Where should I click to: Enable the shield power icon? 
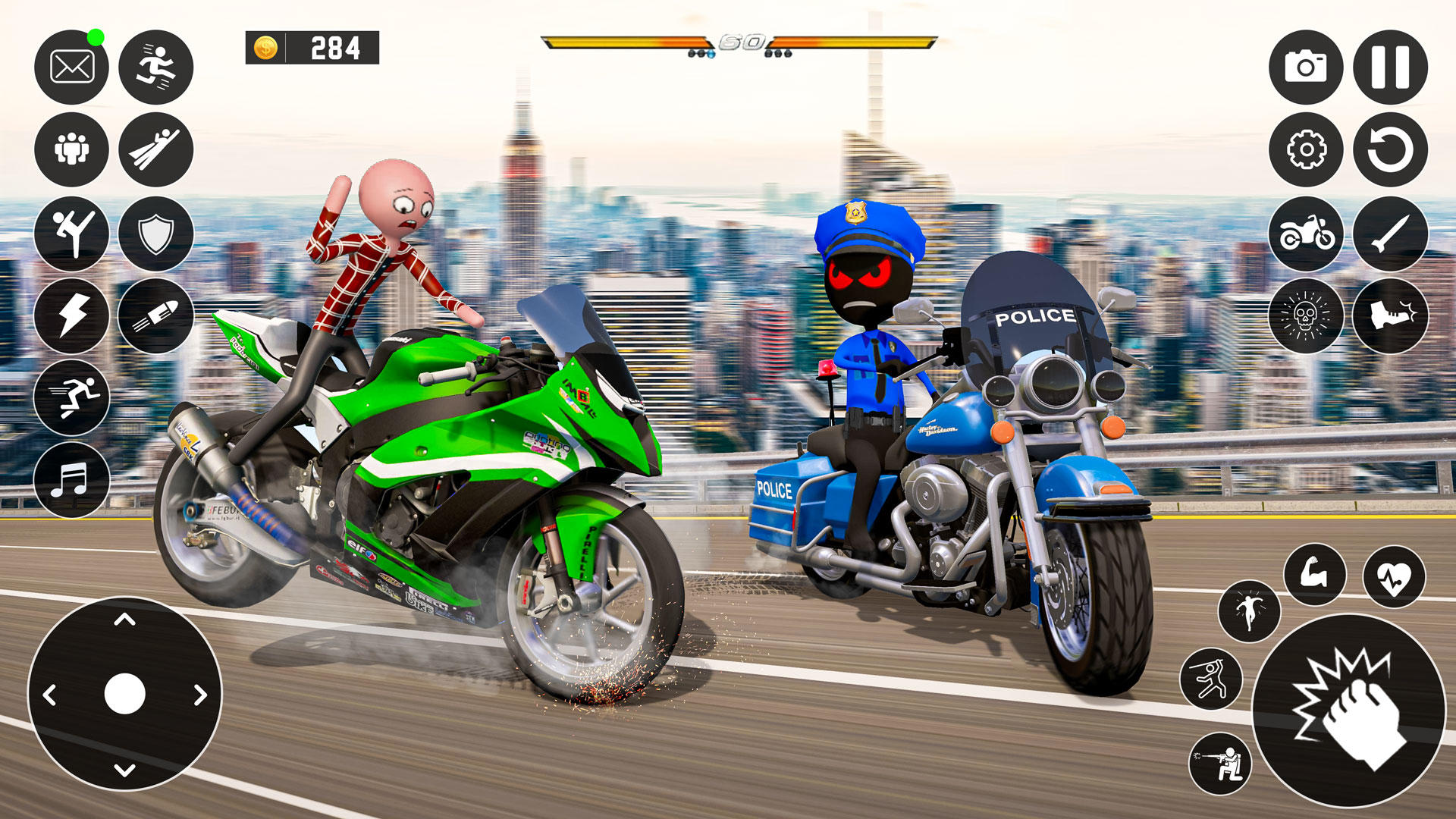click(155, 234)
